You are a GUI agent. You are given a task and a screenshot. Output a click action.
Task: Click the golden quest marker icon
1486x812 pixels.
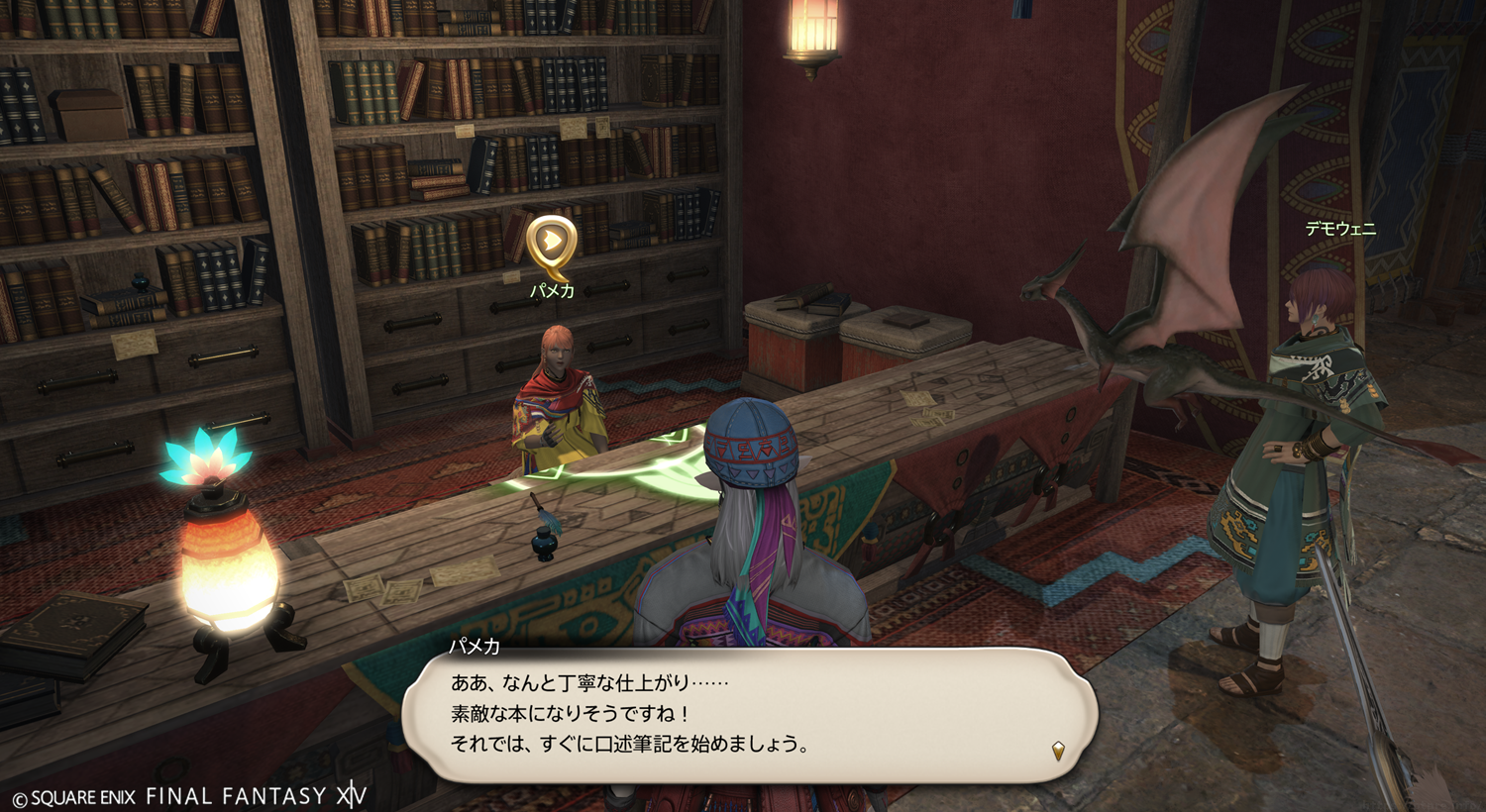[551, 244]
